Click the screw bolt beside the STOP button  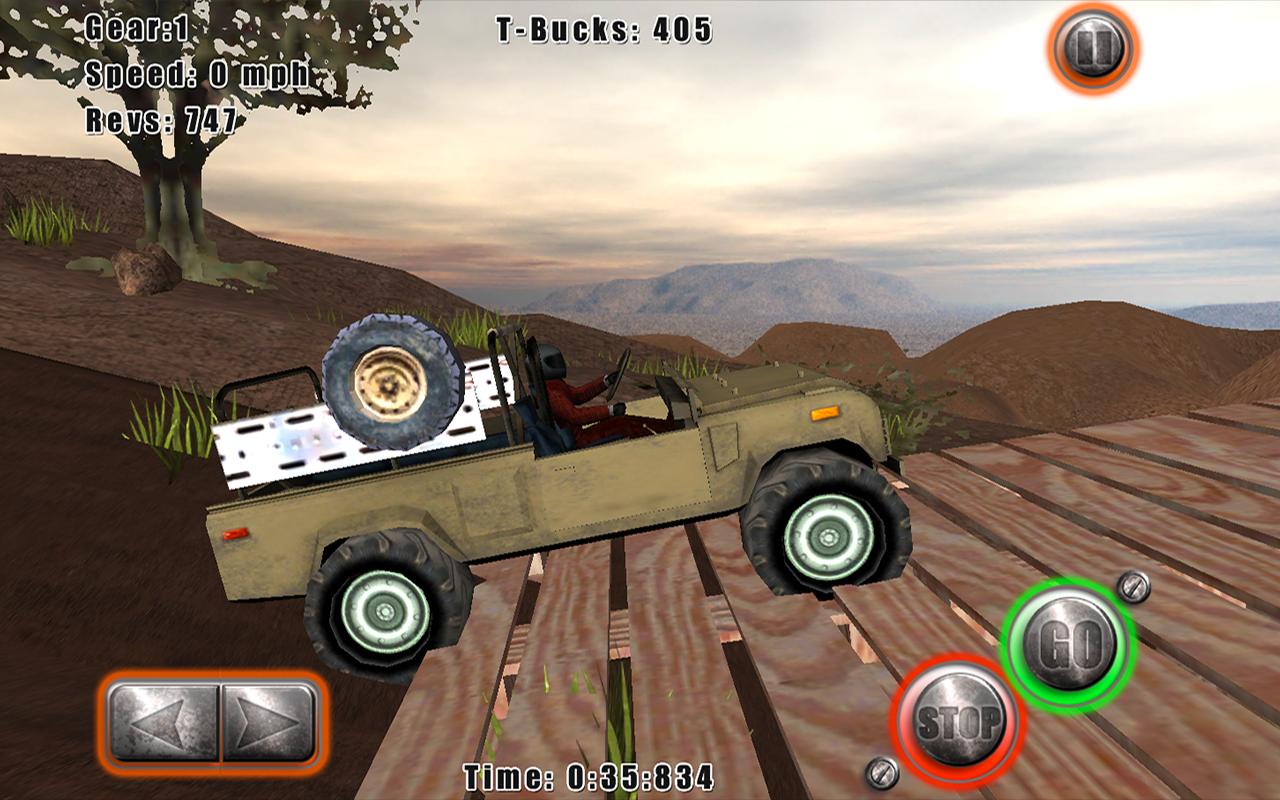[x=882, y=771]
